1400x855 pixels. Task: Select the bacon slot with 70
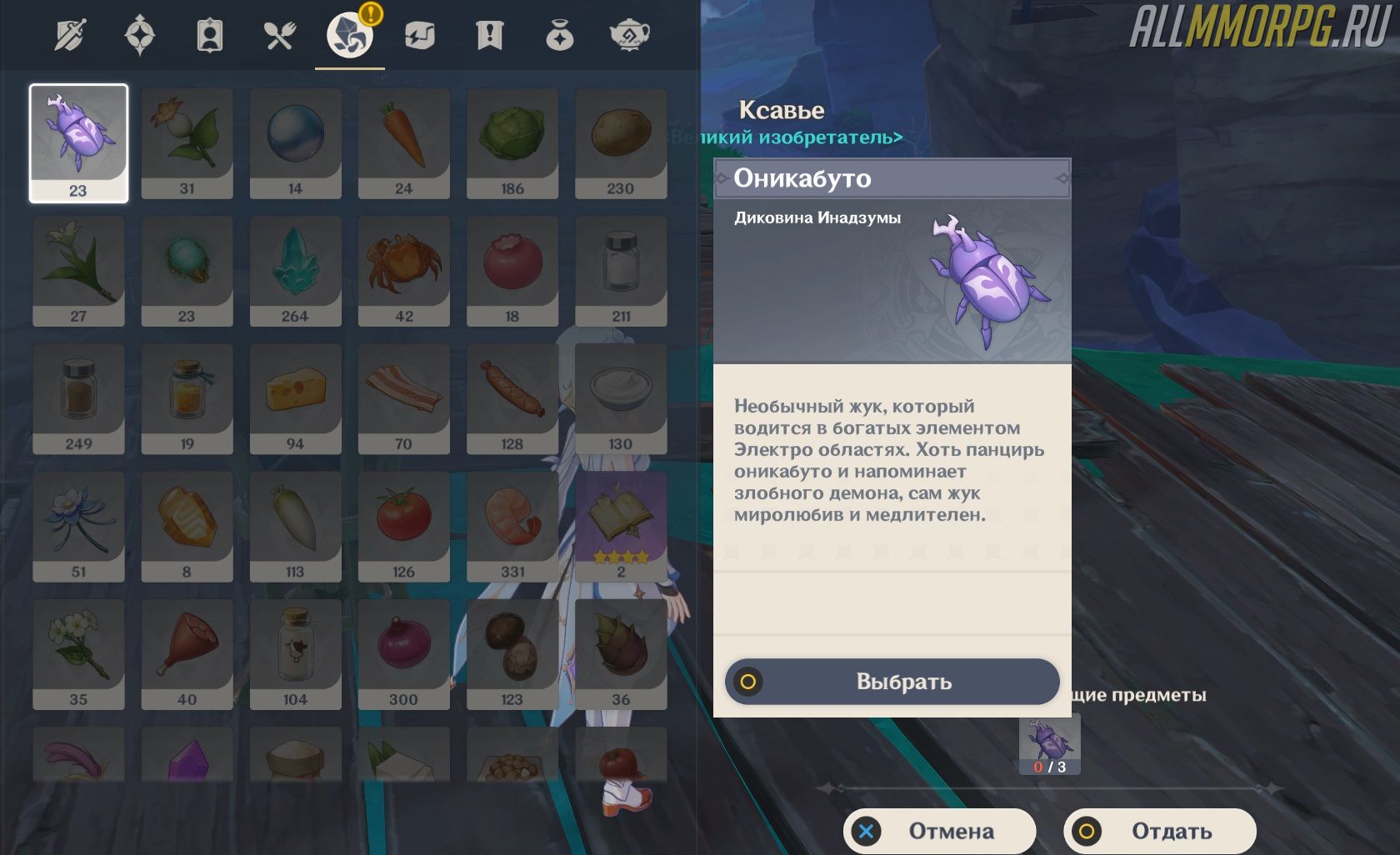tap(403, 397)
